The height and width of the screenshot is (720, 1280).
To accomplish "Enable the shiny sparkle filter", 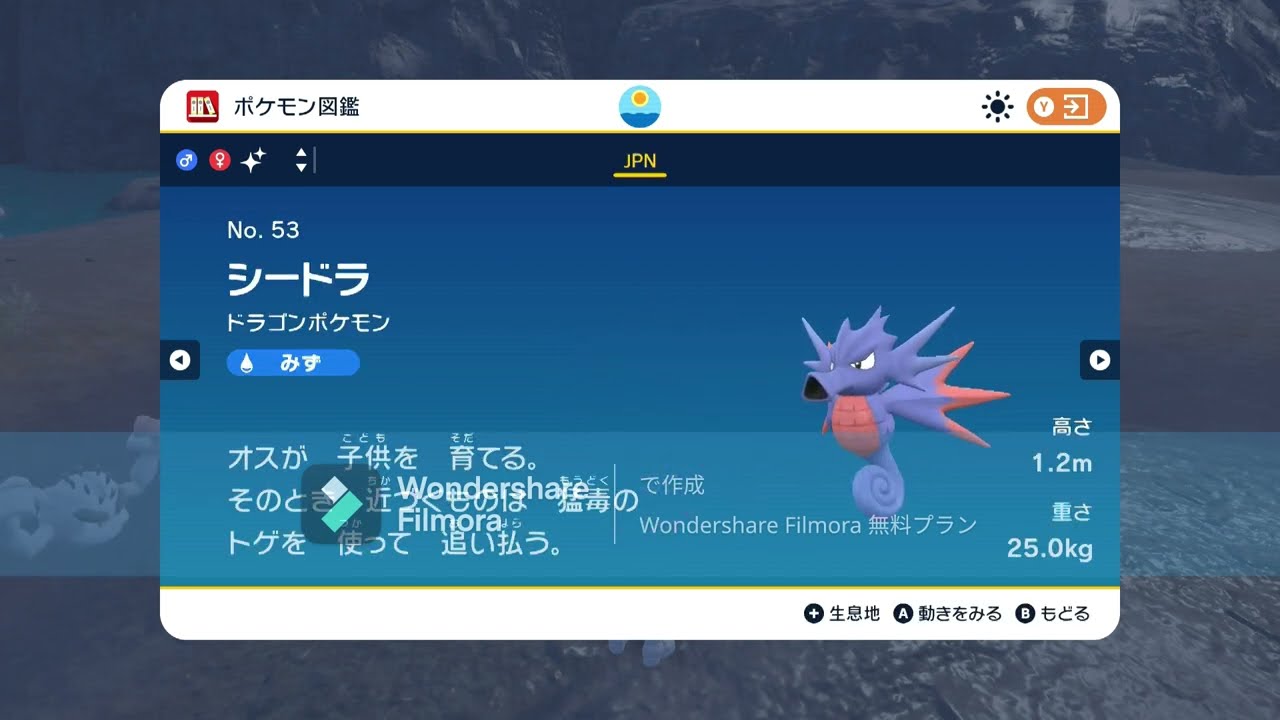I will [x=252, y=160].
